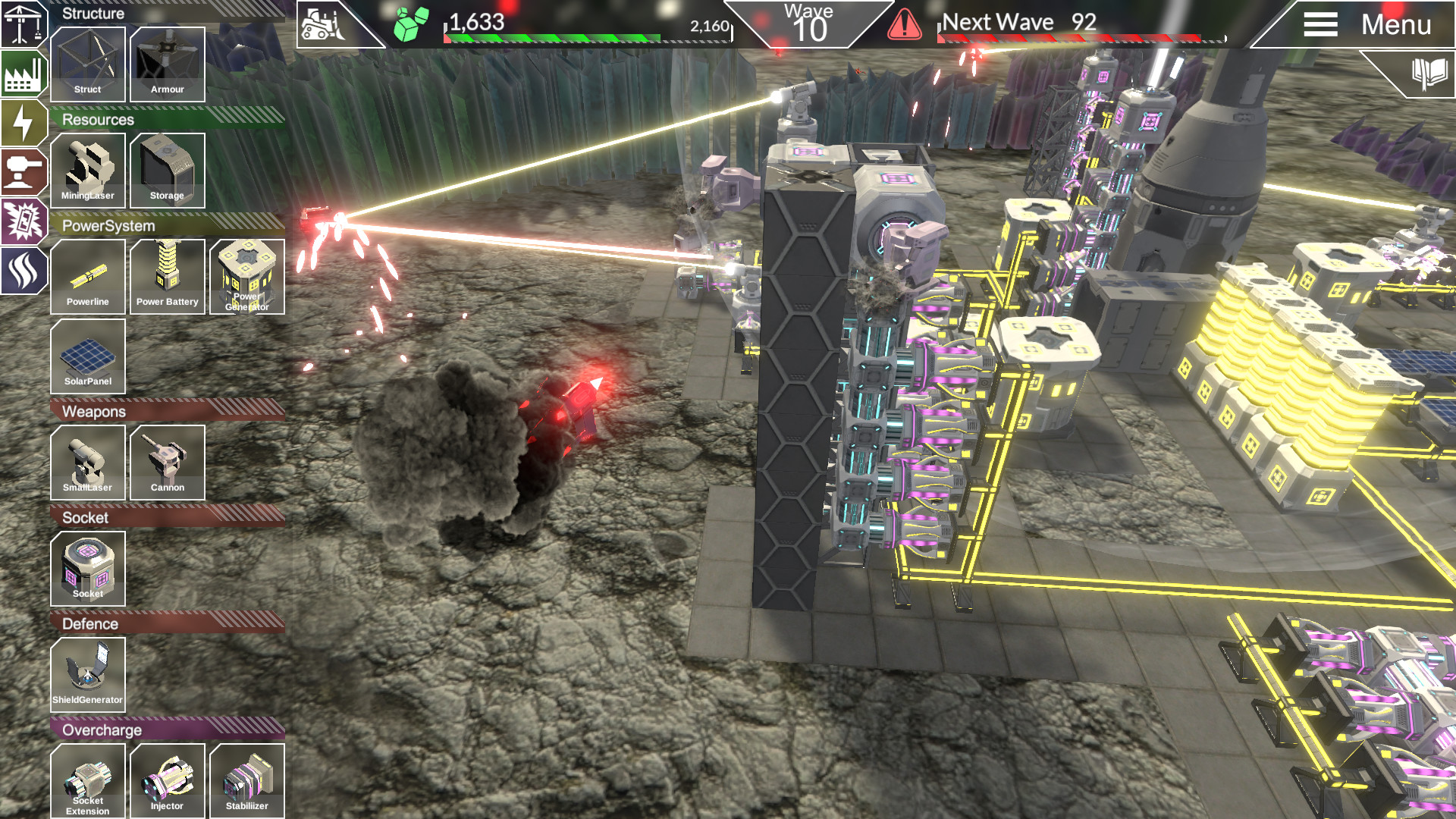This screenshot has height=819, width=1456.
Task: Open the Menu button
Action: pyautogui.click(x=1365, y=24)
